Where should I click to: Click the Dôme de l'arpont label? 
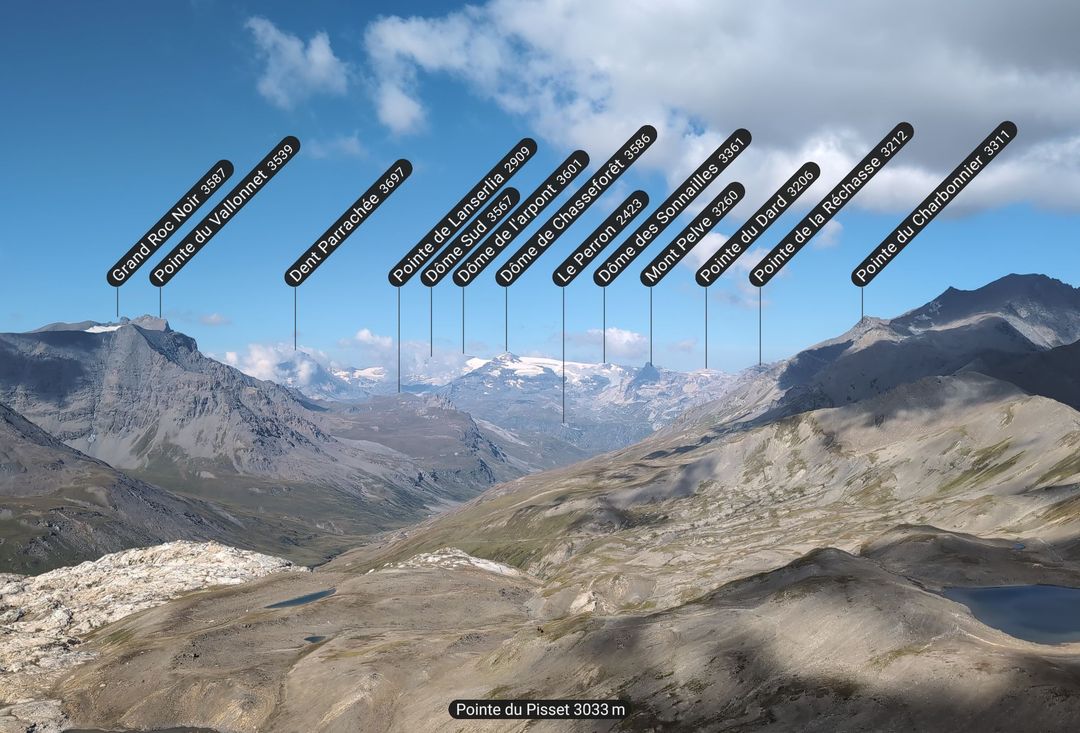[520, 218]
